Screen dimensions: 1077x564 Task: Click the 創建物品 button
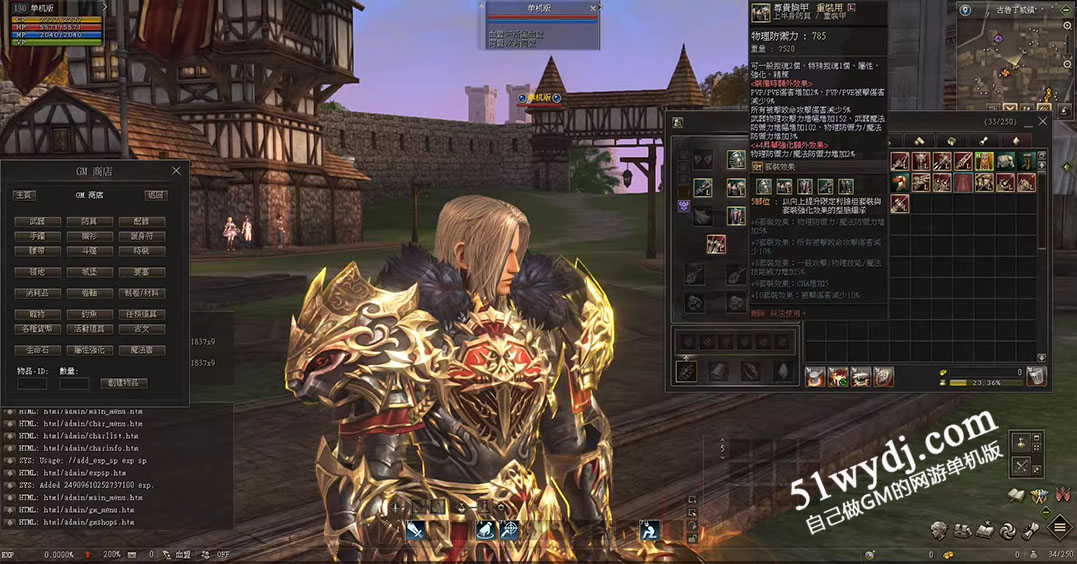(x=123, y=383)
